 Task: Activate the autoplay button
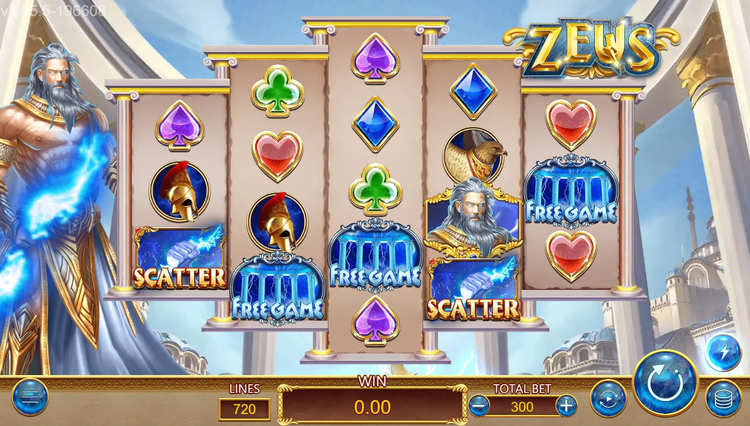pos(608,398)
